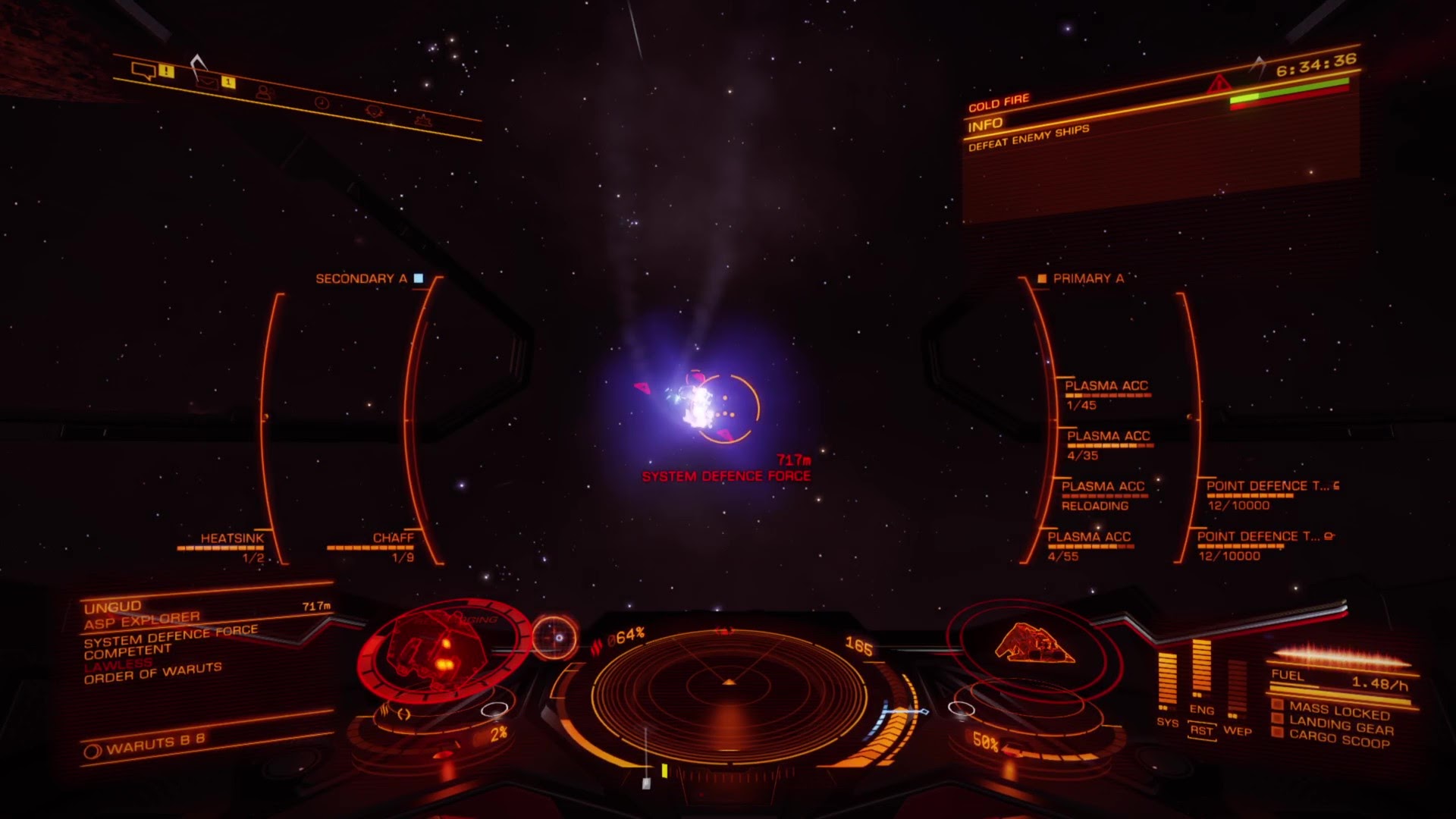This screenshot has height=819, width=1456.
Task: Click the small round compass indicator
Action: pyautogui.click(x=555, y=637)
